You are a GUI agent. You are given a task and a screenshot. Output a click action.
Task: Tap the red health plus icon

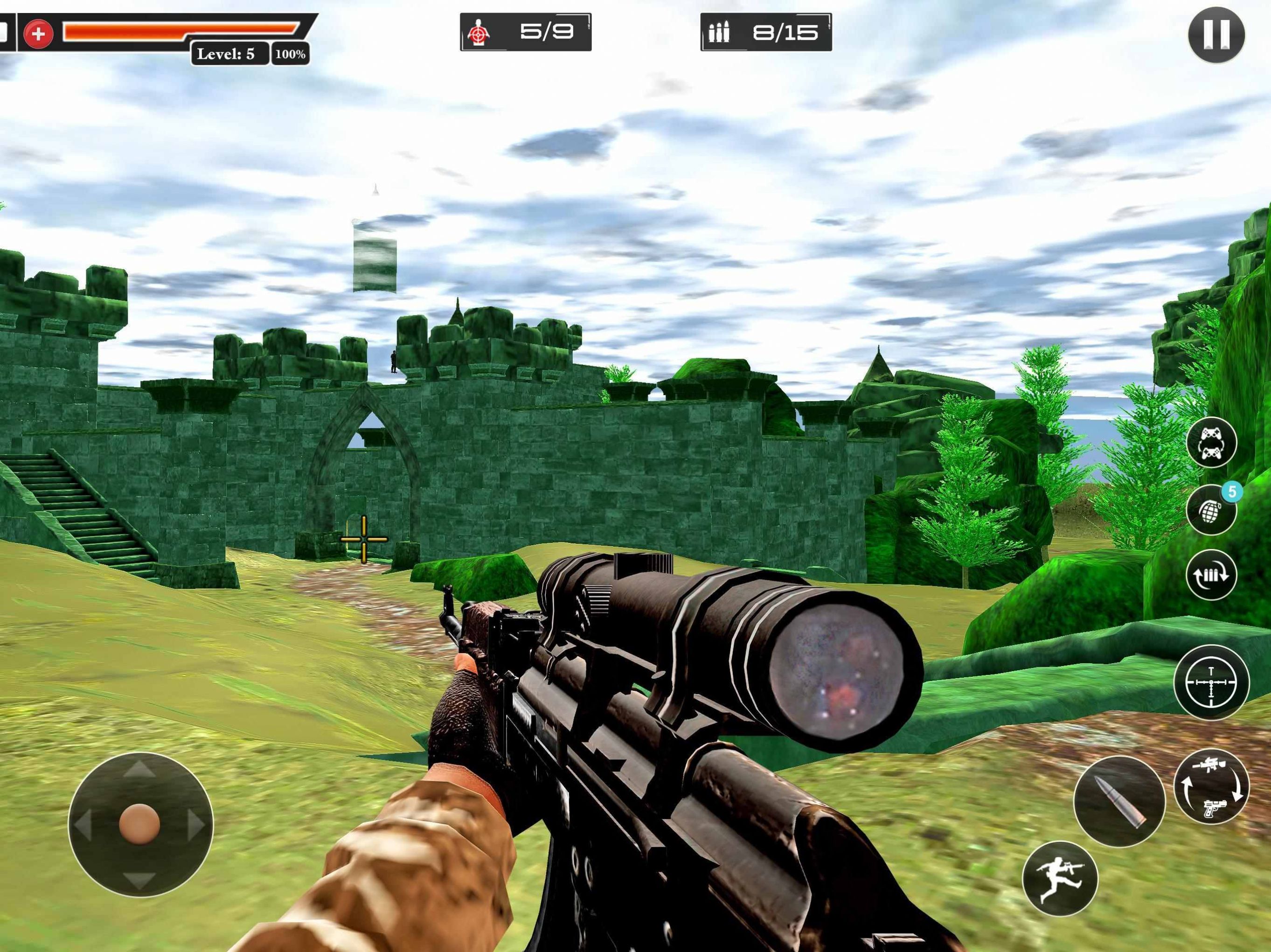[x=39, y=34]
